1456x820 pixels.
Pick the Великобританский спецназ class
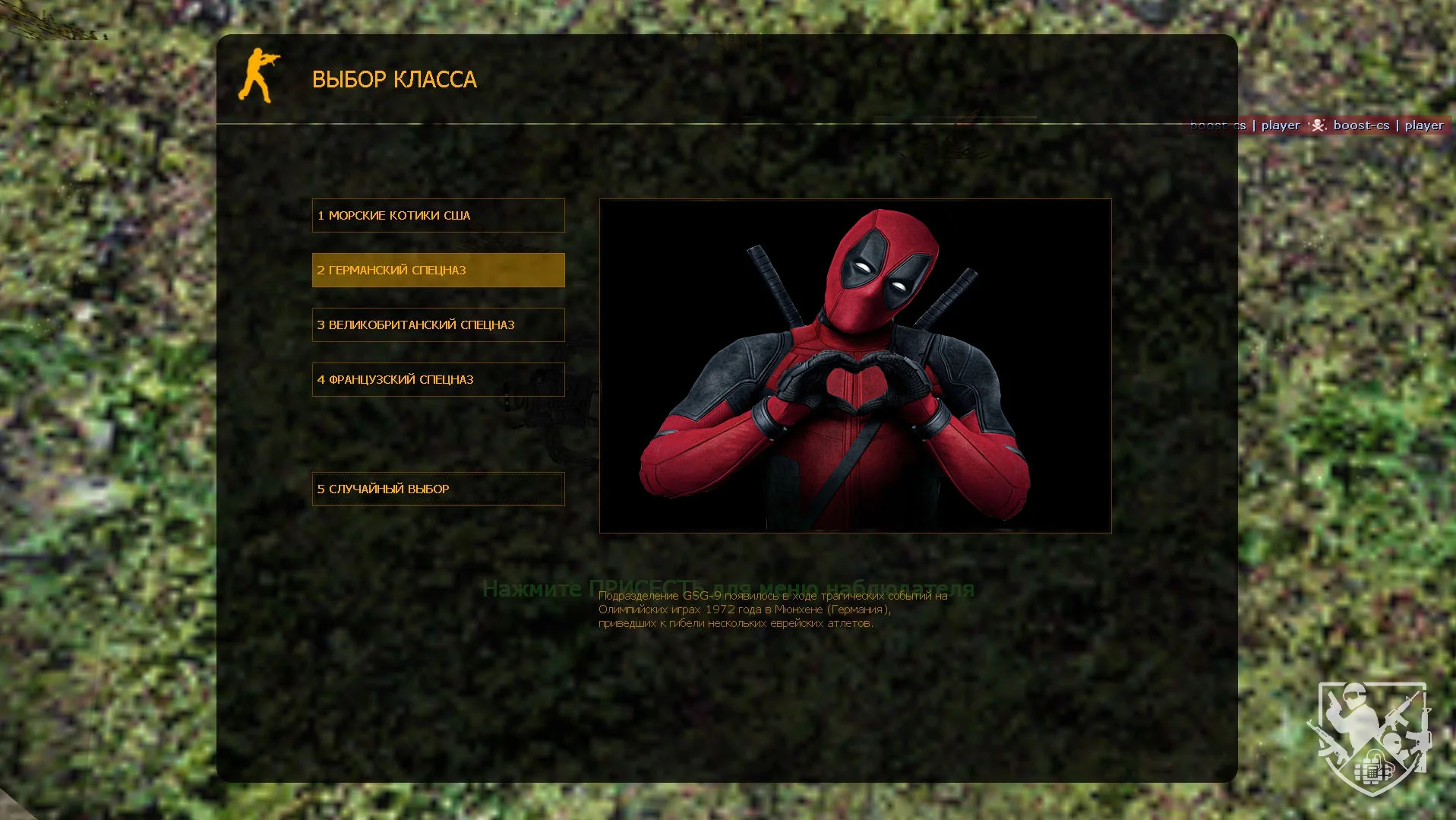tap(437, 325)
